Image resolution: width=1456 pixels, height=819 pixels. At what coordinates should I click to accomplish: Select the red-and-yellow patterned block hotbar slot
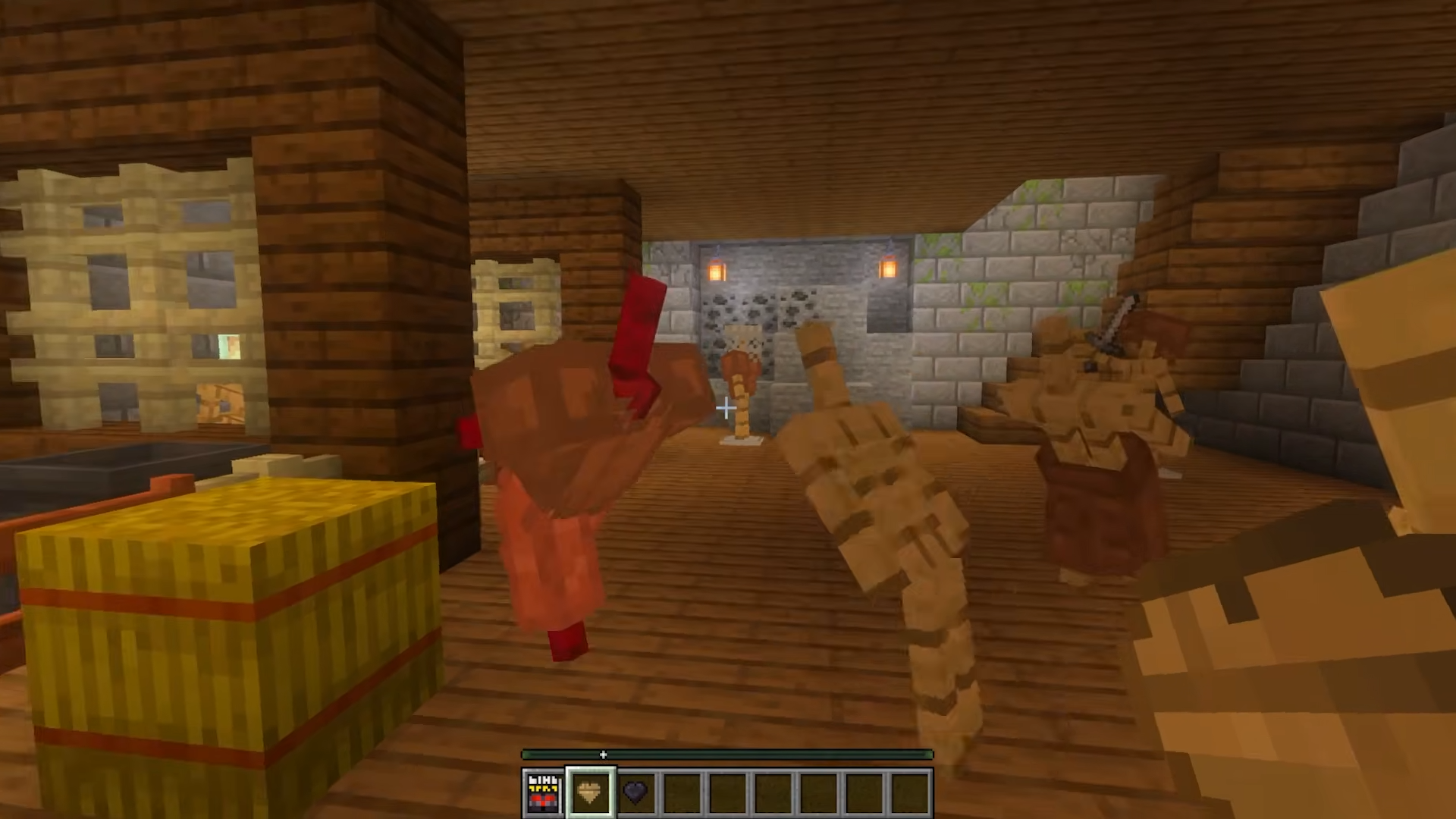pyautogui.click(x=543, y=792)
